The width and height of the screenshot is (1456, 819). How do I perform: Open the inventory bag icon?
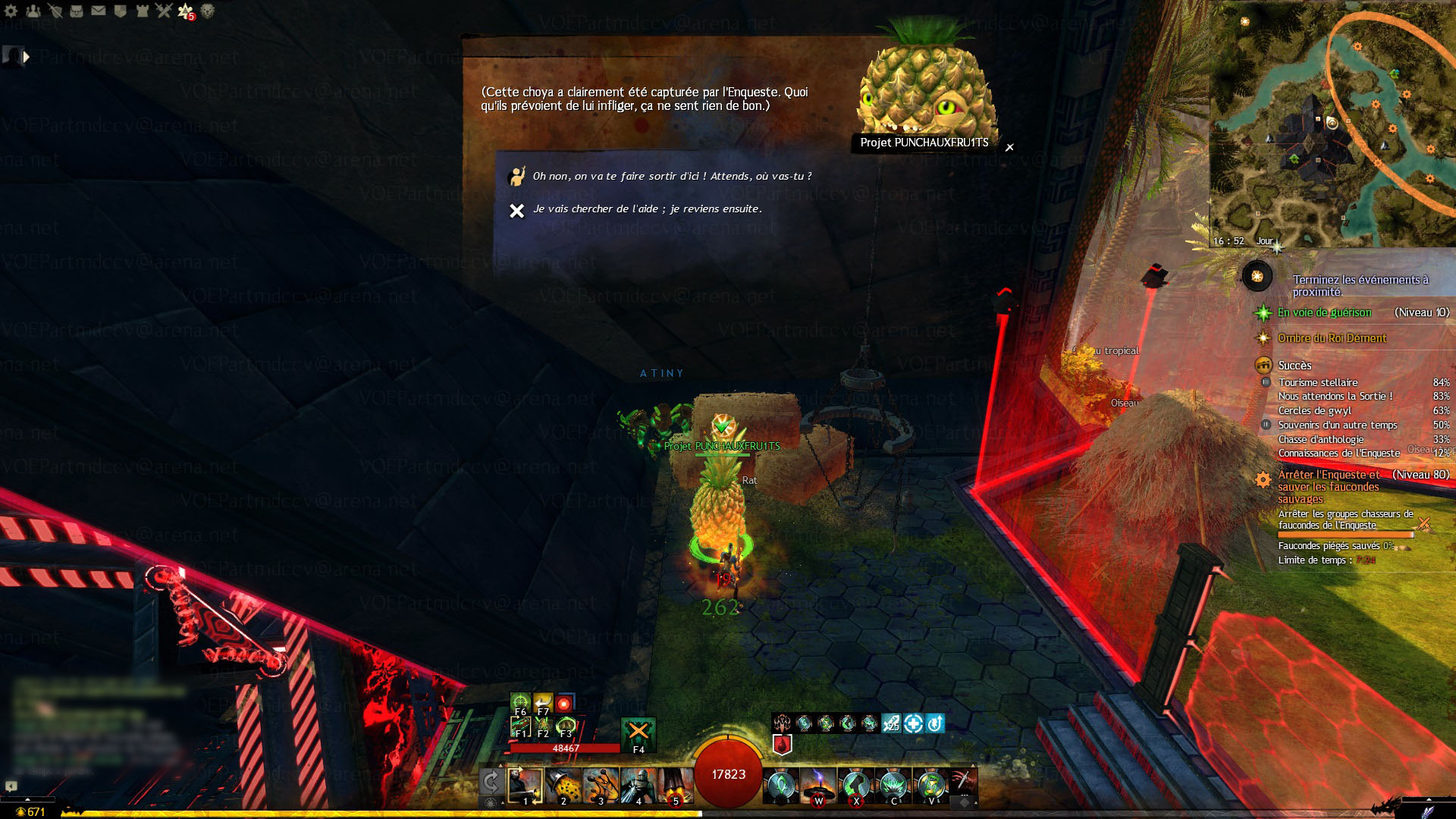click(x=77, y=11)
